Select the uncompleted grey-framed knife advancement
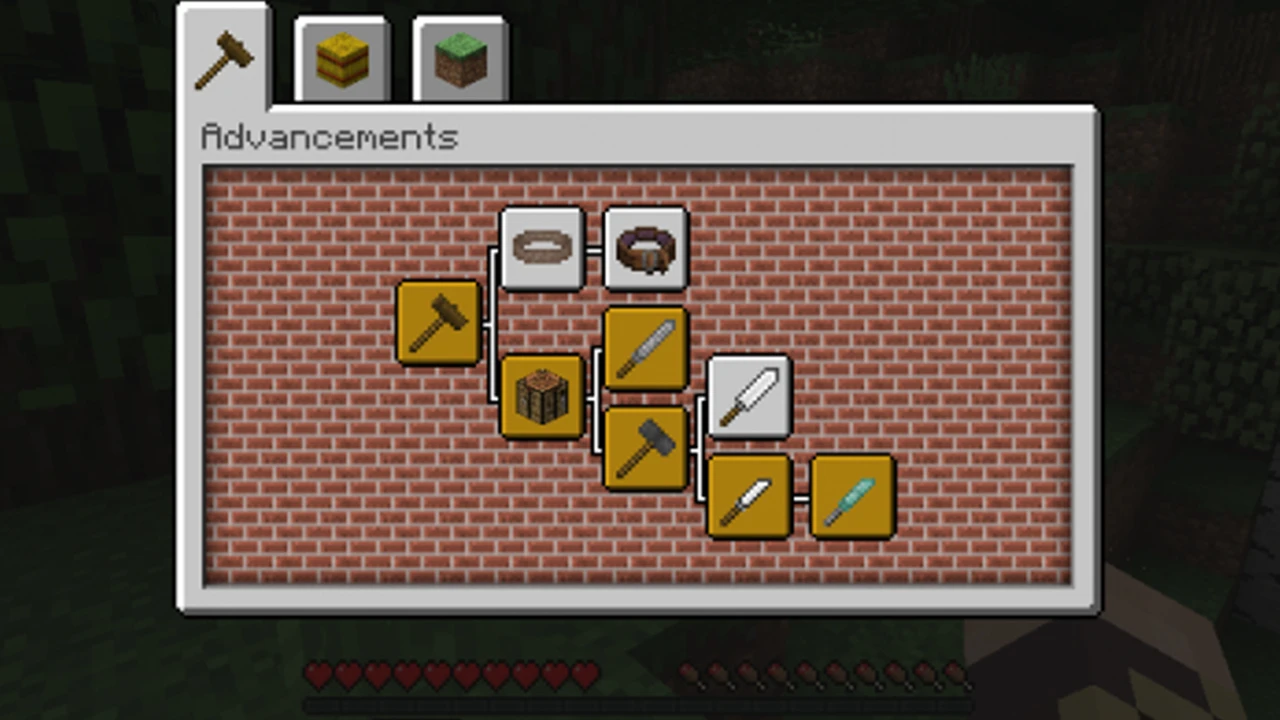 (750, 397)
